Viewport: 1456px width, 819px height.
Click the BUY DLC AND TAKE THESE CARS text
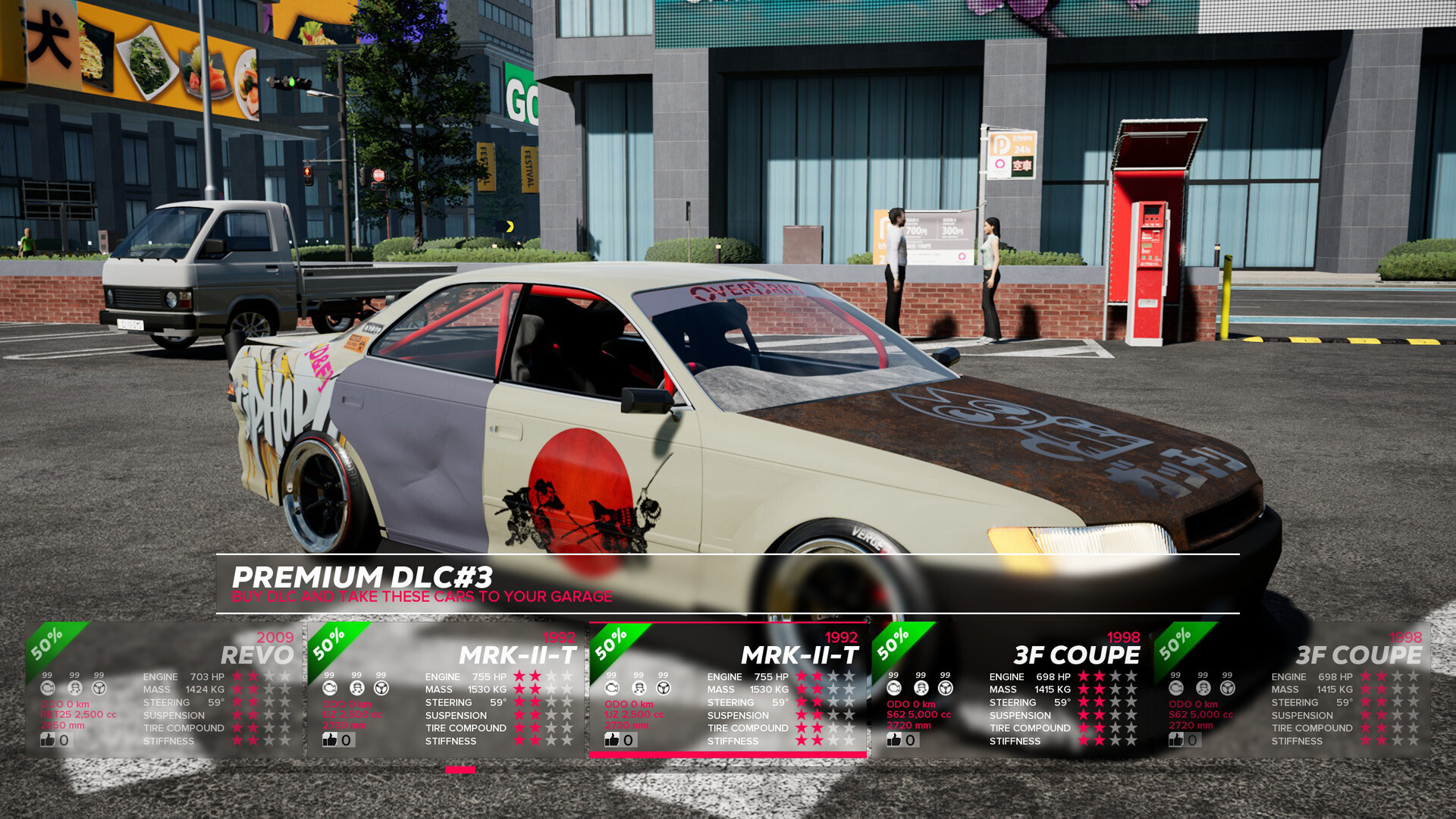click(422, 597)
